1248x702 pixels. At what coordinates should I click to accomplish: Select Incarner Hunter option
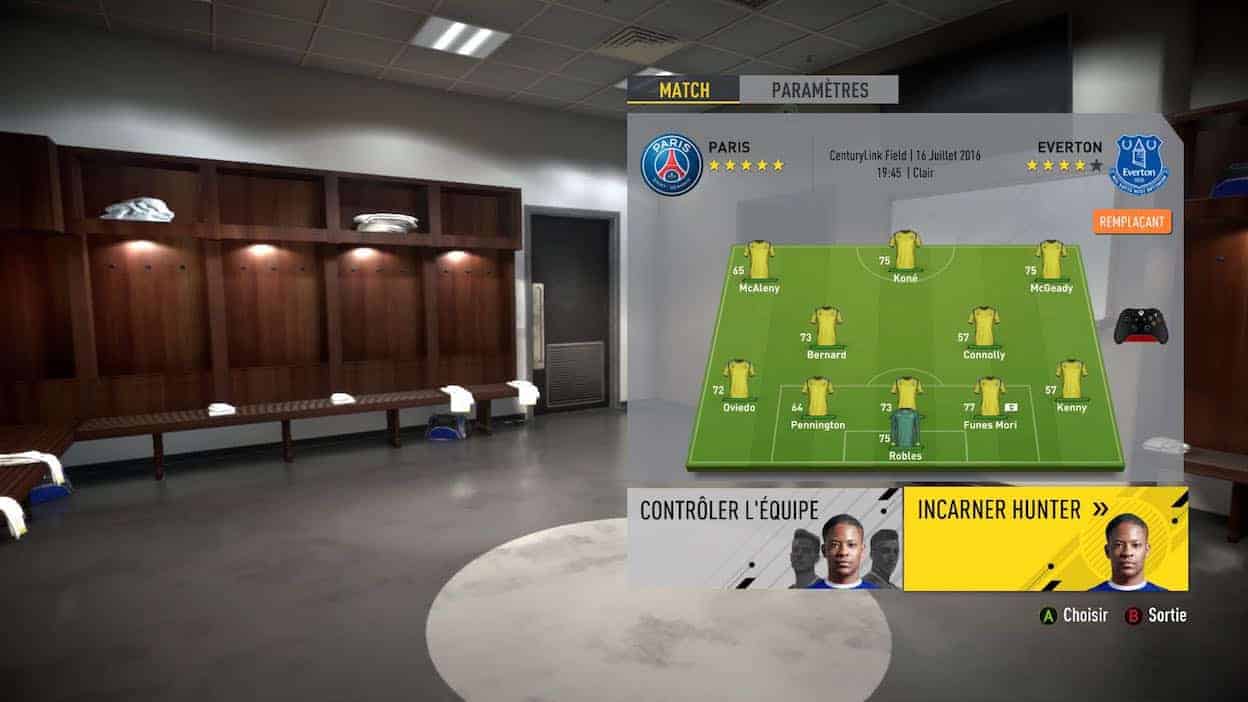pyautogui.click(x=1045, y=538)
